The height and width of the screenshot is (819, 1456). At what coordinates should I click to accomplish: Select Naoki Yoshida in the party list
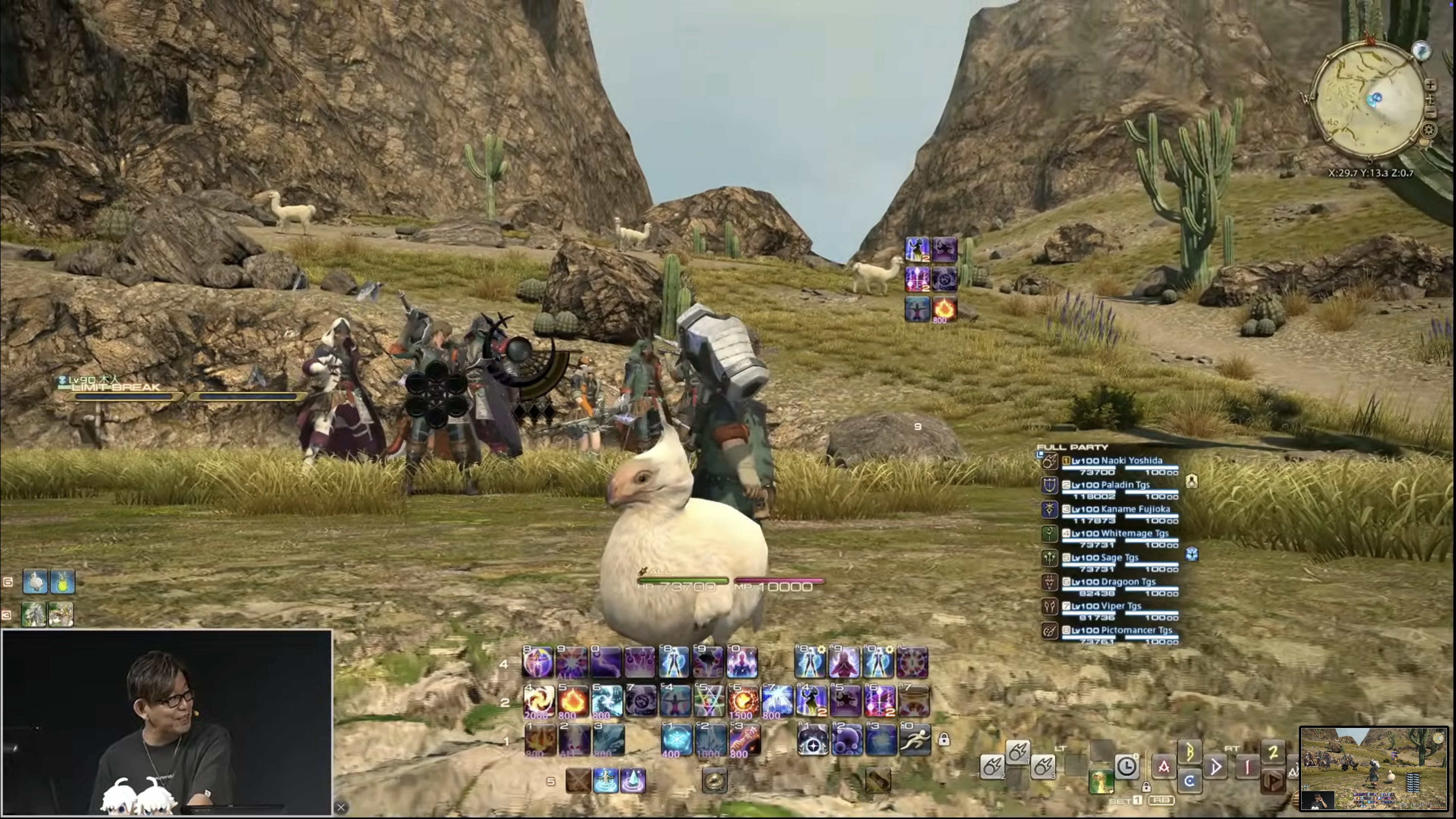pos(1116,461)
